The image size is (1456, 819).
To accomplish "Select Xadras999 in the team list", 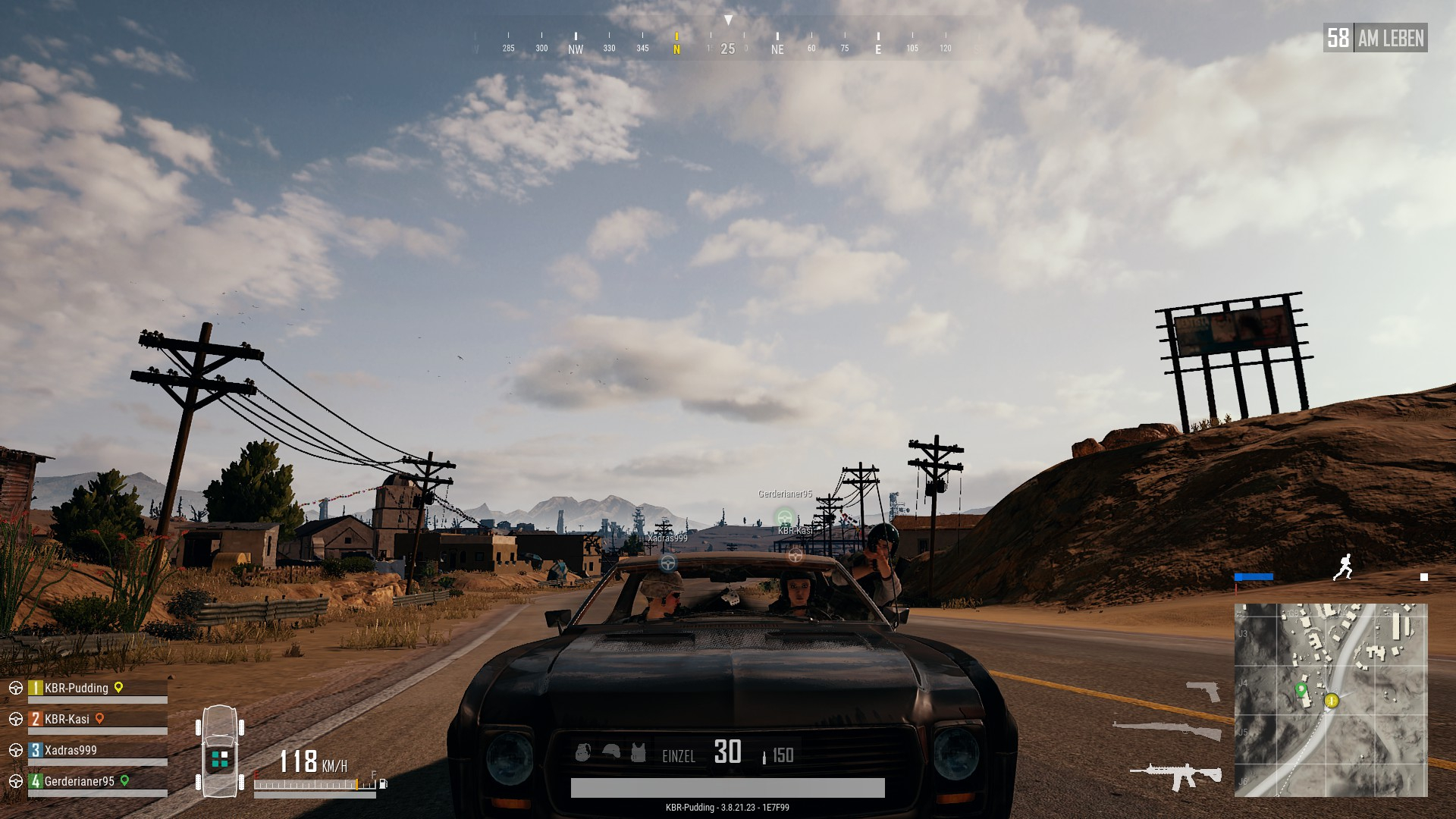I will click(x=71, y=751).
